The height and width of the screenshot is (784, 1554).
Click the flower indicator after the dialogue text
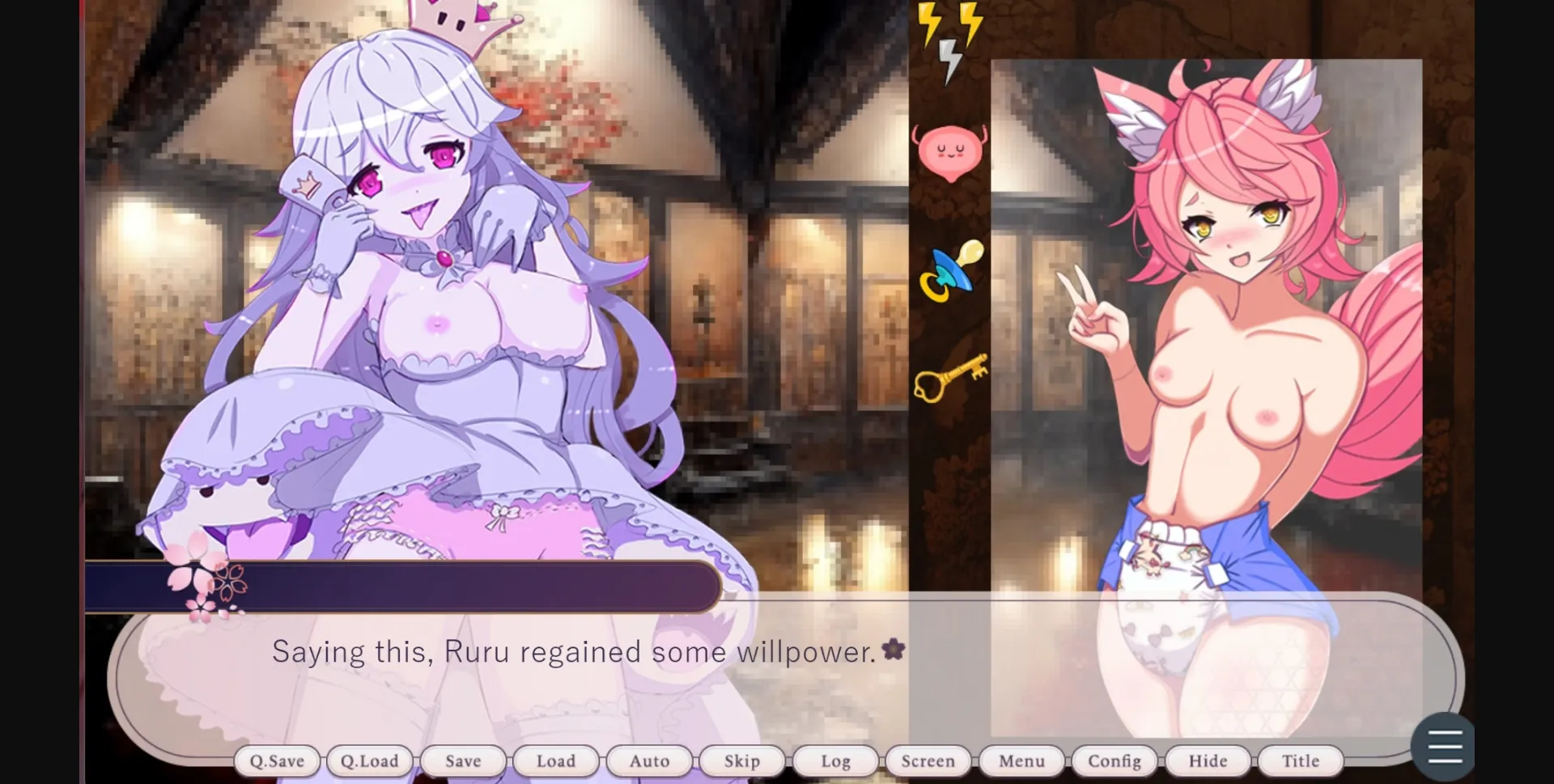894,647
